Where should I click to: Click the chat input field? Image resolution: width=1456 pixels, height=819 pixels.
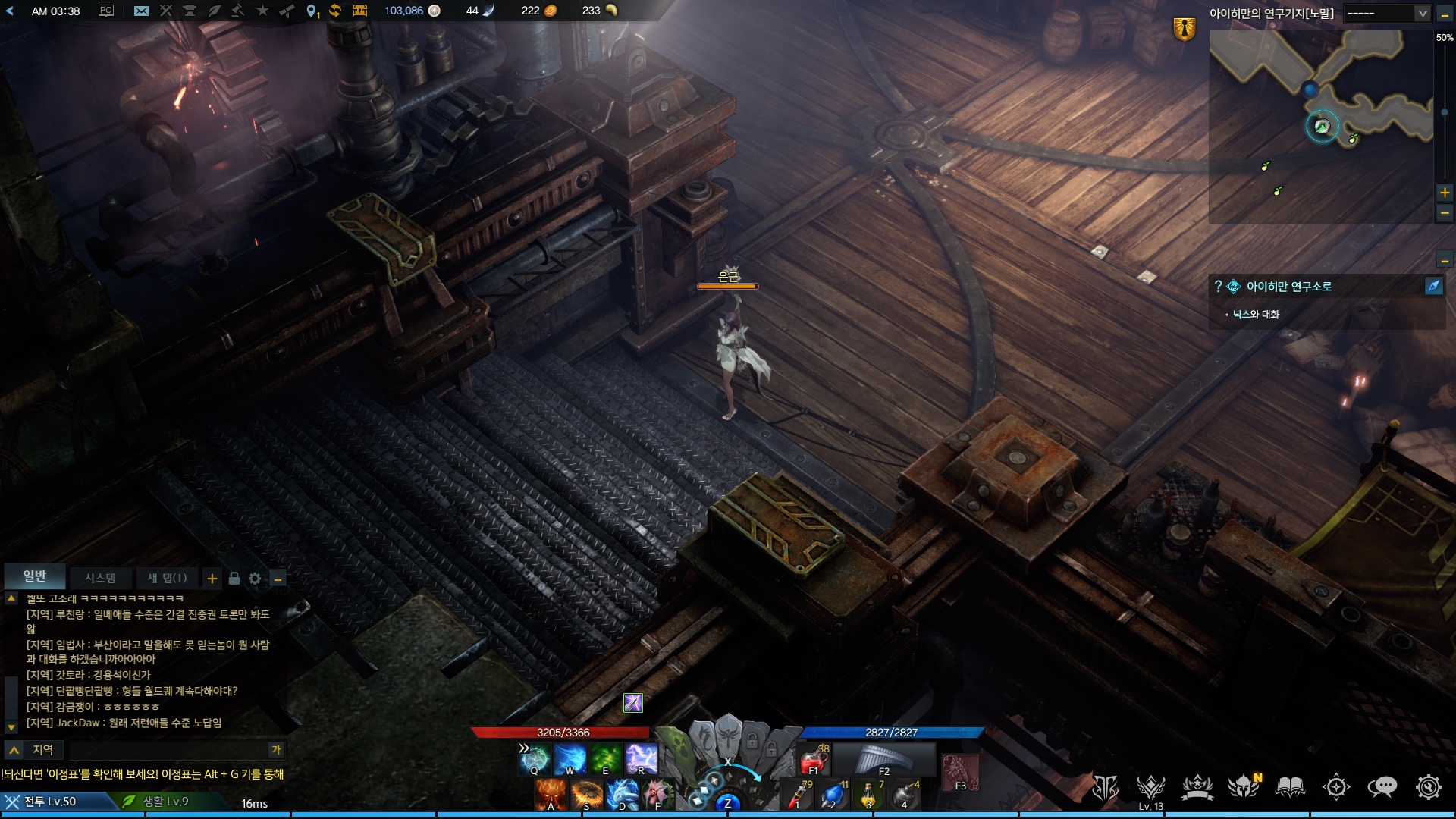tap(167, 750)
